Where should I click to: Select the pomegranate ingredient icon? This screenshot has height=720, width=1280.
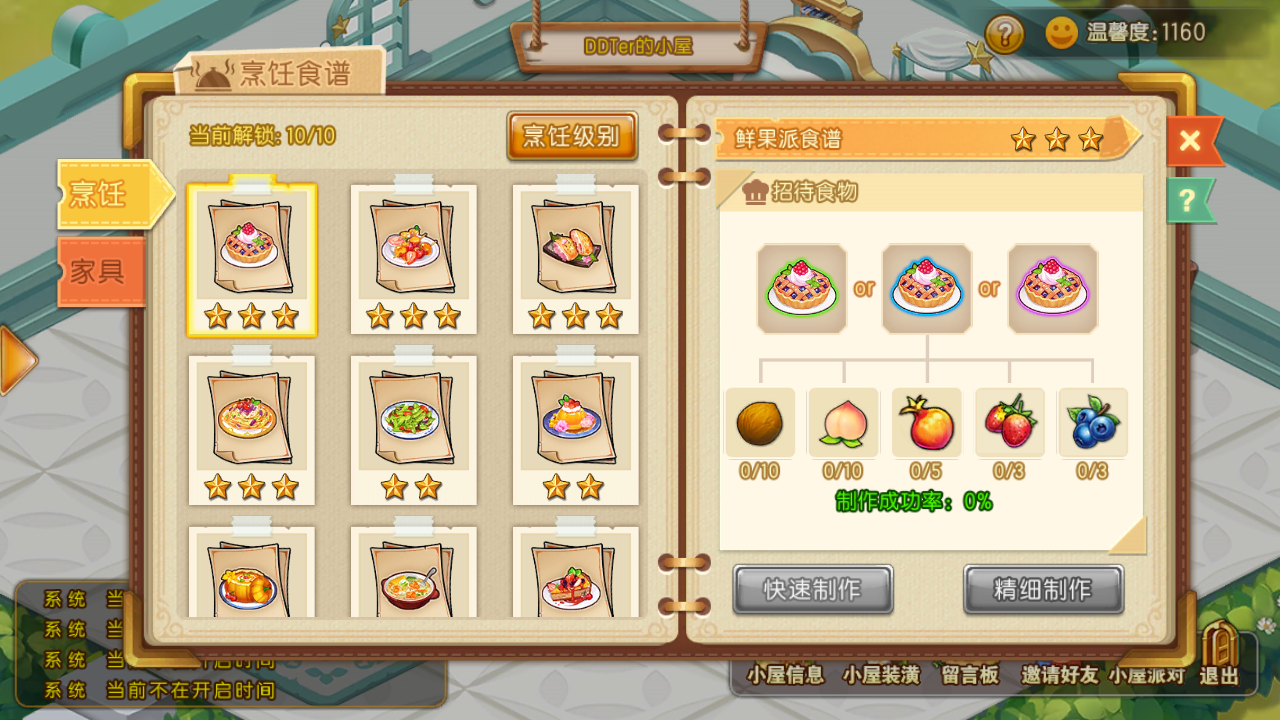pos(927,423)
